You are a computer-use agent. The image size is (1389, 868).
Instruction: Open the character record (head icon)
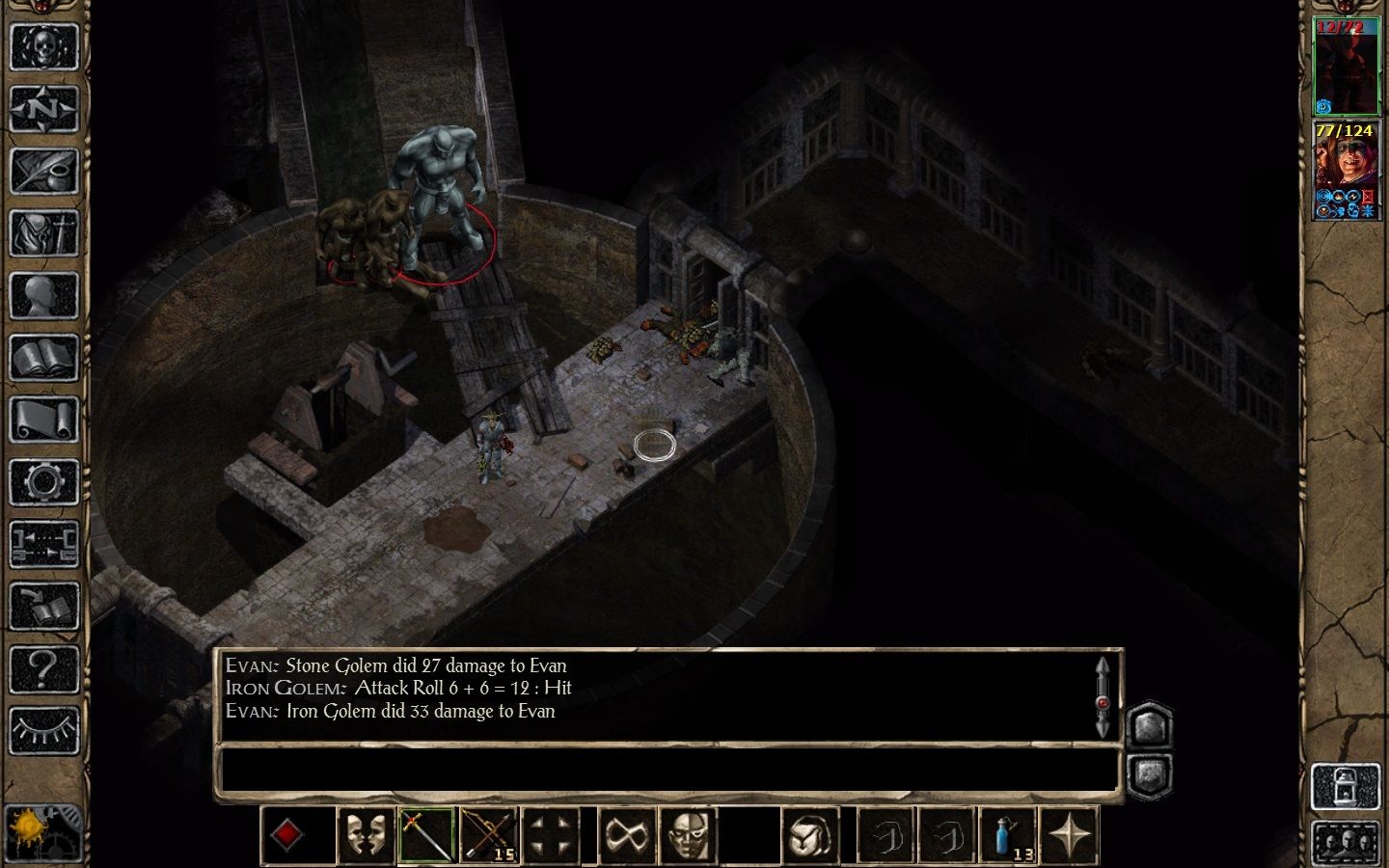click(43, 294)
